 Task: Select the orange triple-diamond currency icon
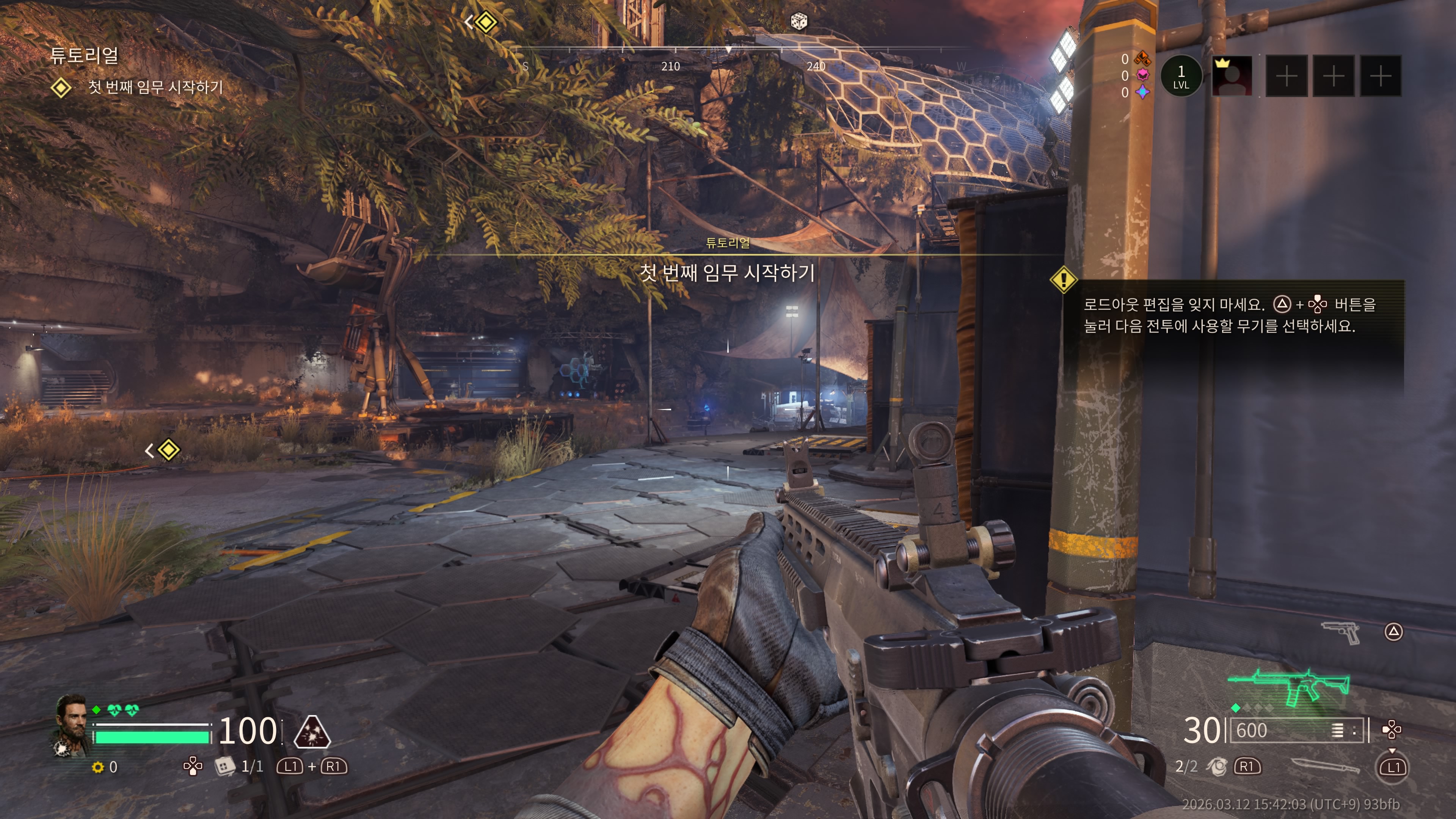(1143, 58)
